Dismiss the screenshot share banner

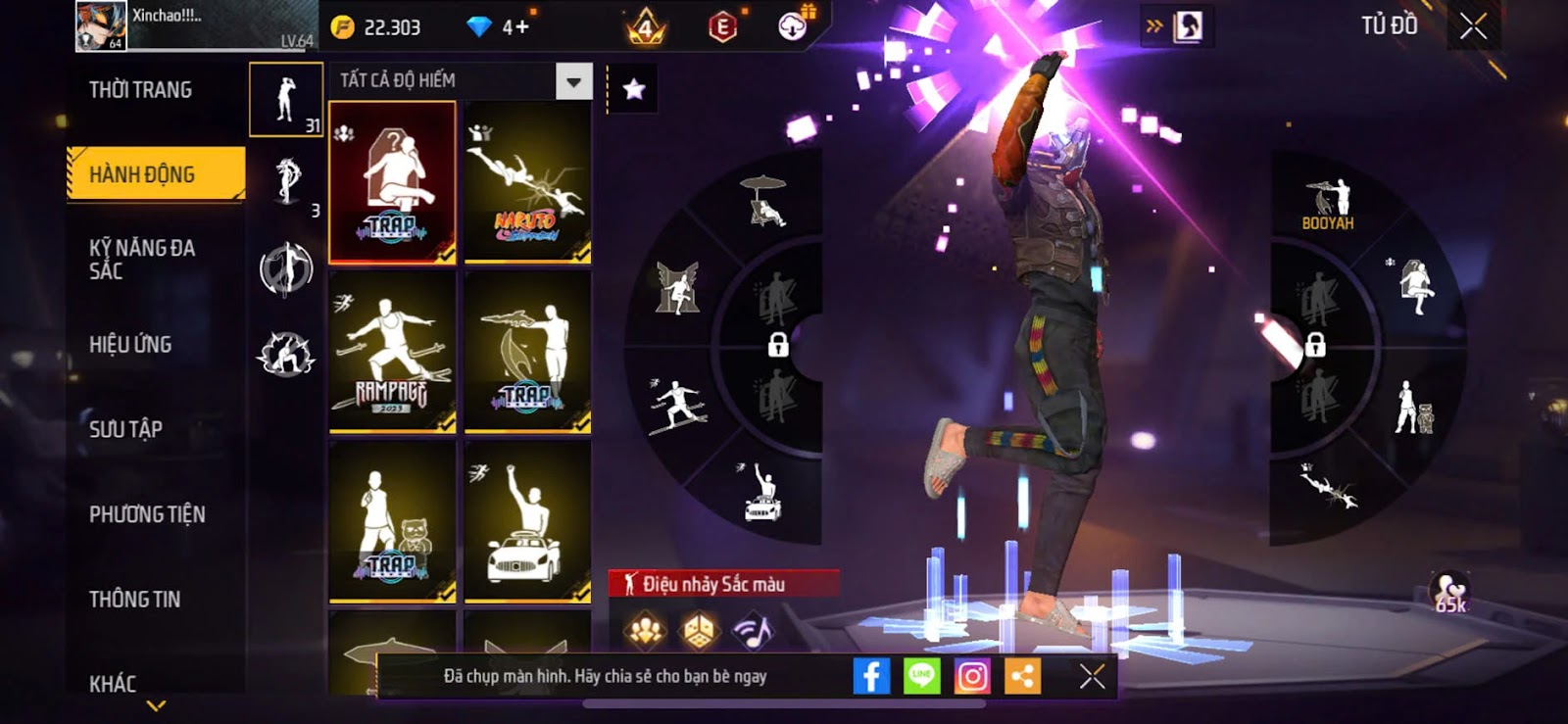point(1092,676)
